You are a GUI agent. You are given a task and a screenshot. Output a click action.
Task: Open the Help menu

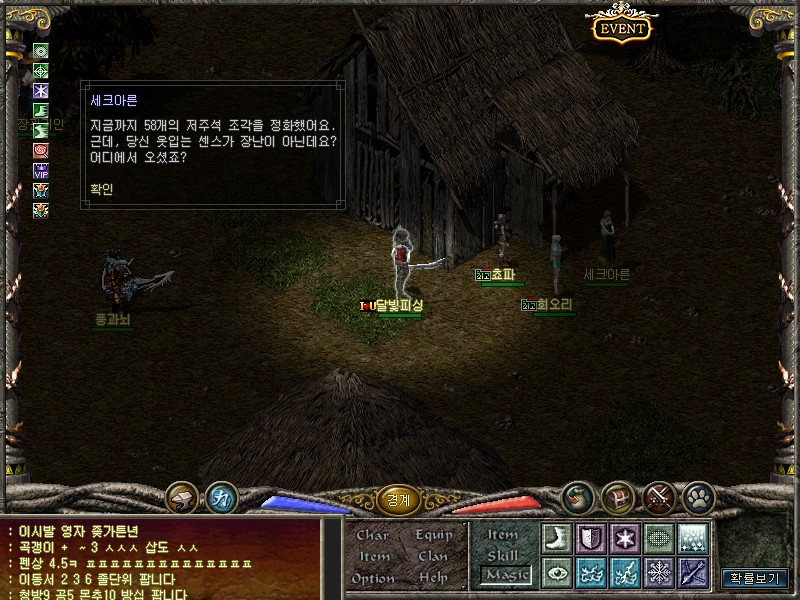point(433,578)
